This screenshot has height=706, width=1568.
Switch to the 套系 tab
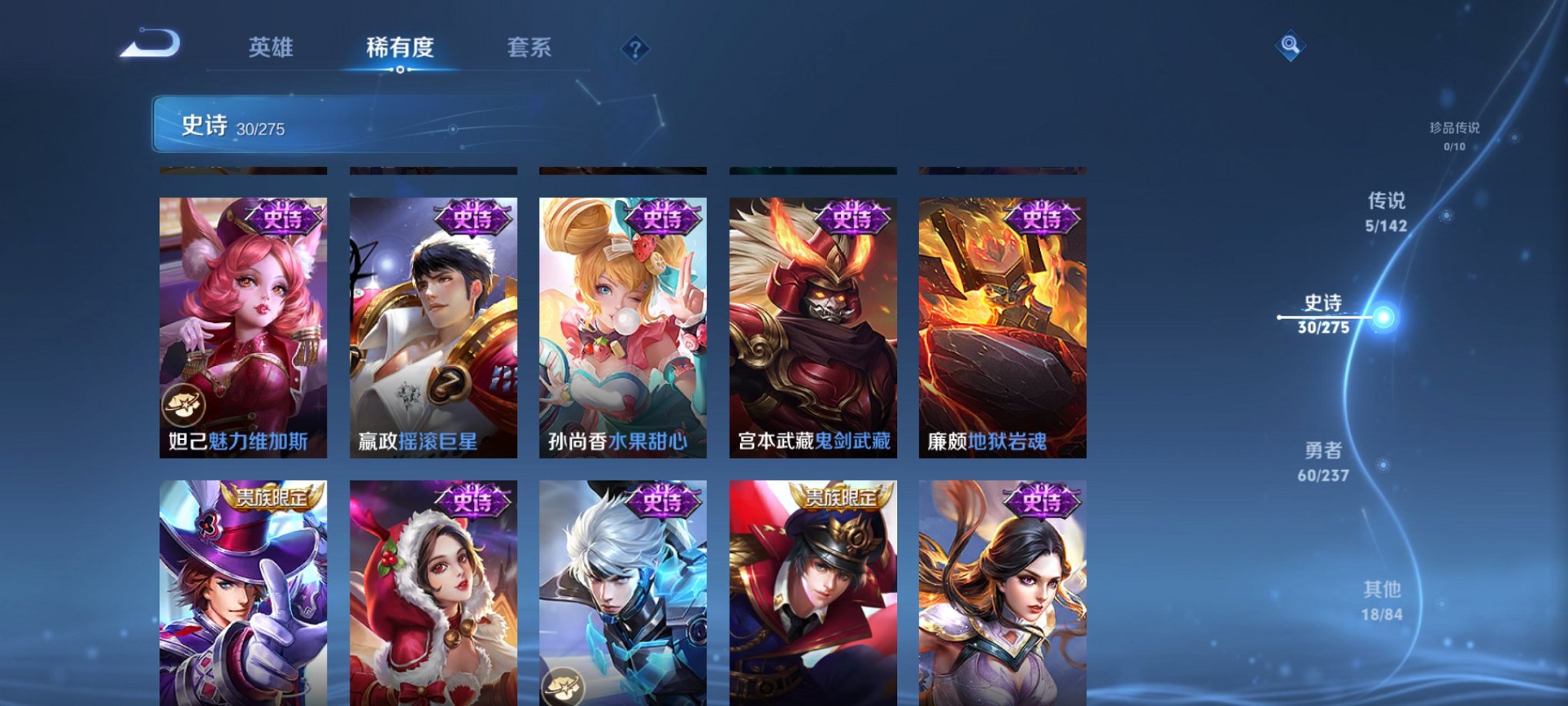pos(530,48)
